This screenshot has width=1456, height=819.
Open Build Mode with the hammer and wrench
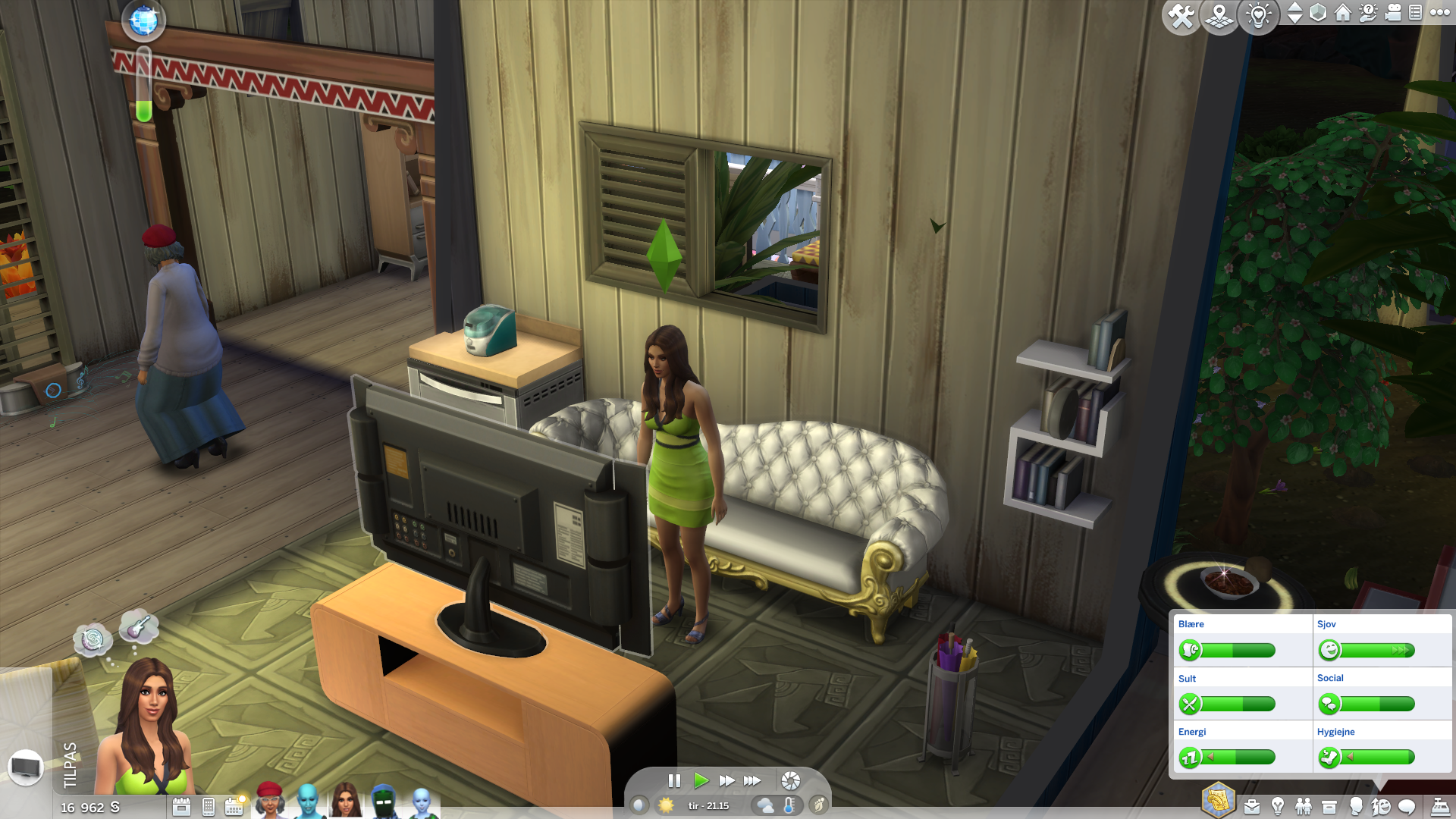point(1181,15)
